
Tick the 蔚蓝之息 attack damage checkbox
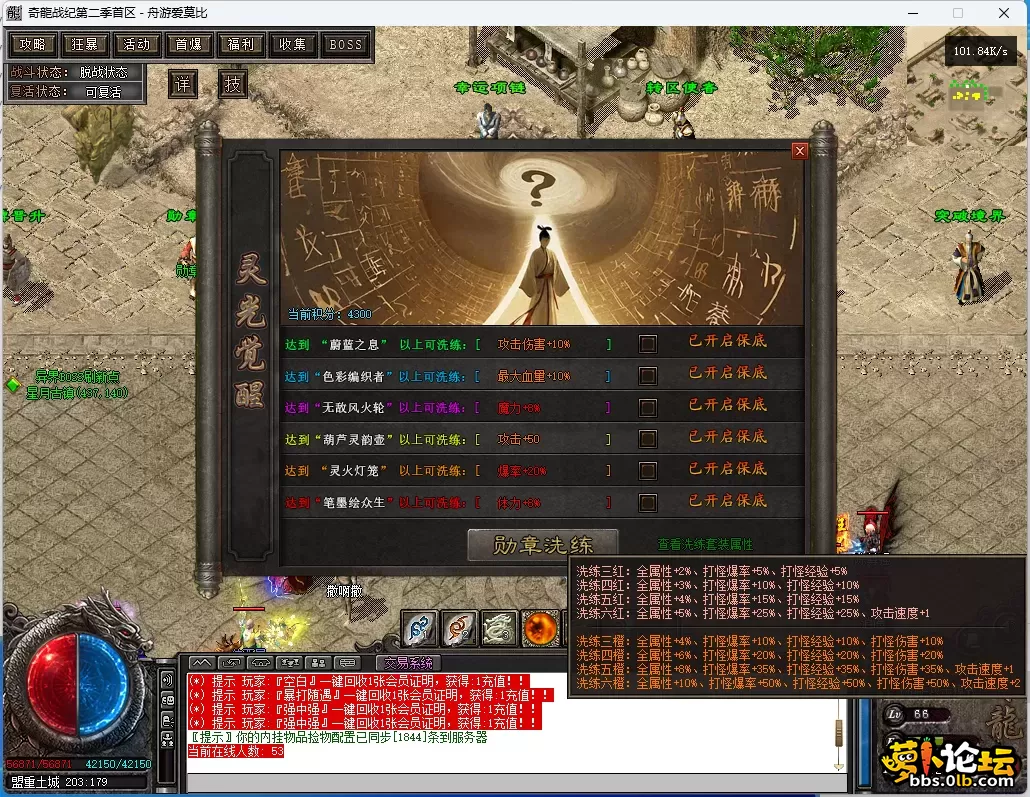coord(648,344)
